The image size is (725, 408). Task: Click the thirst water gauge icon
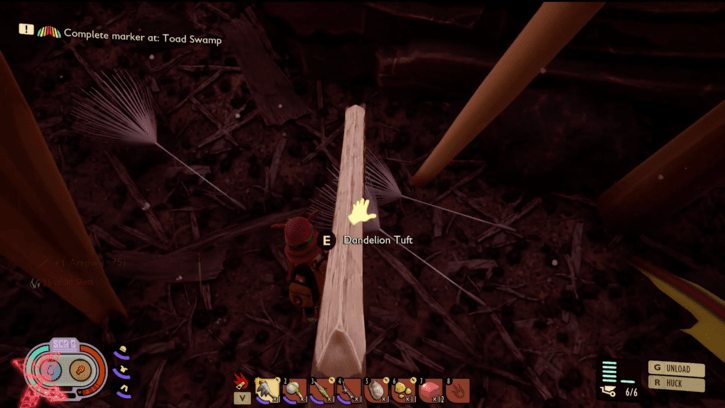pos(51,372)
